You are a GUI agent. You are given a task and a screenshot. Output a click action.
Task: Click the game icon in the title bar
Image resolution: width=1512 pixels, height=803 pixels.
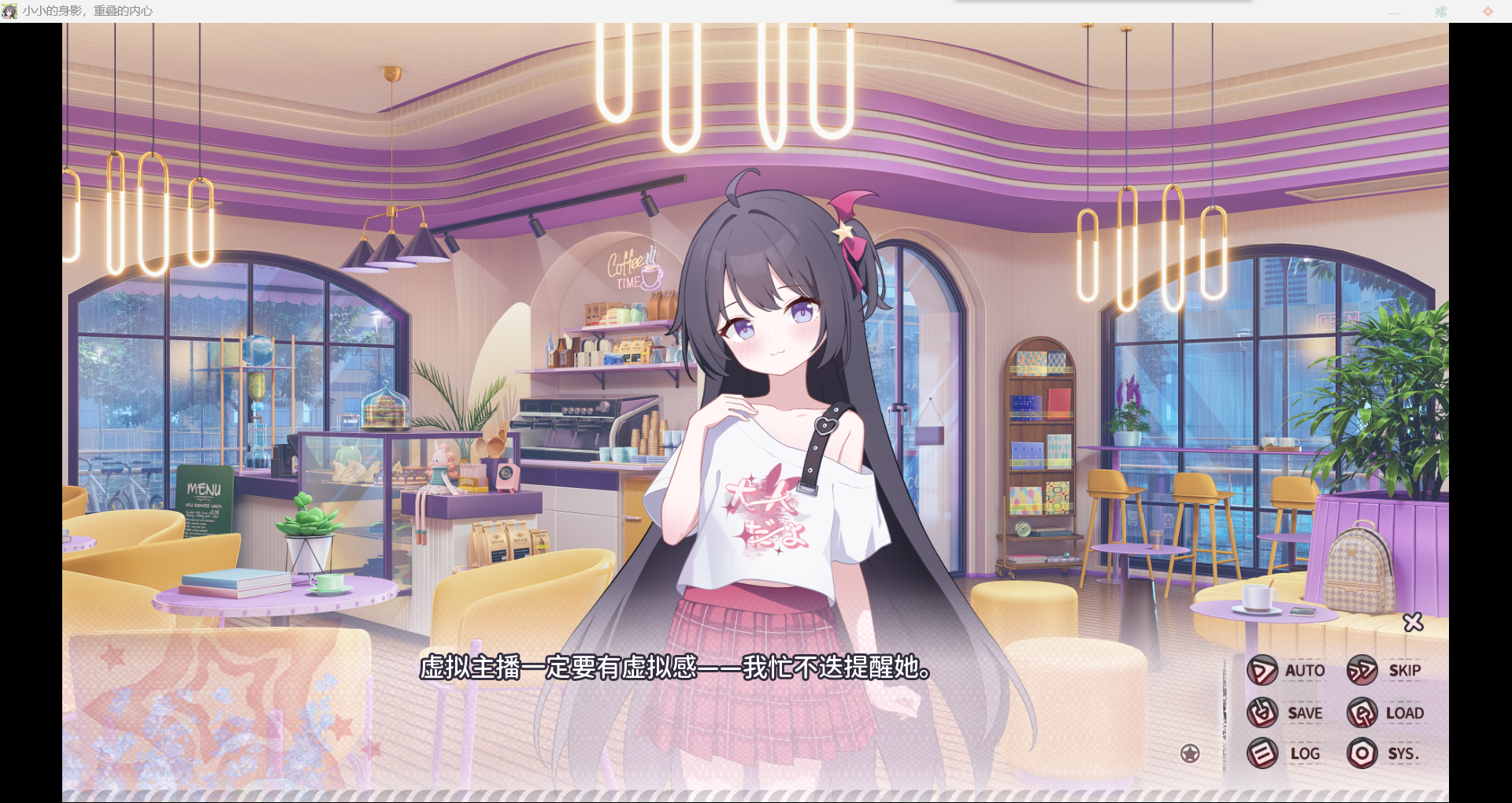[9, 10]
